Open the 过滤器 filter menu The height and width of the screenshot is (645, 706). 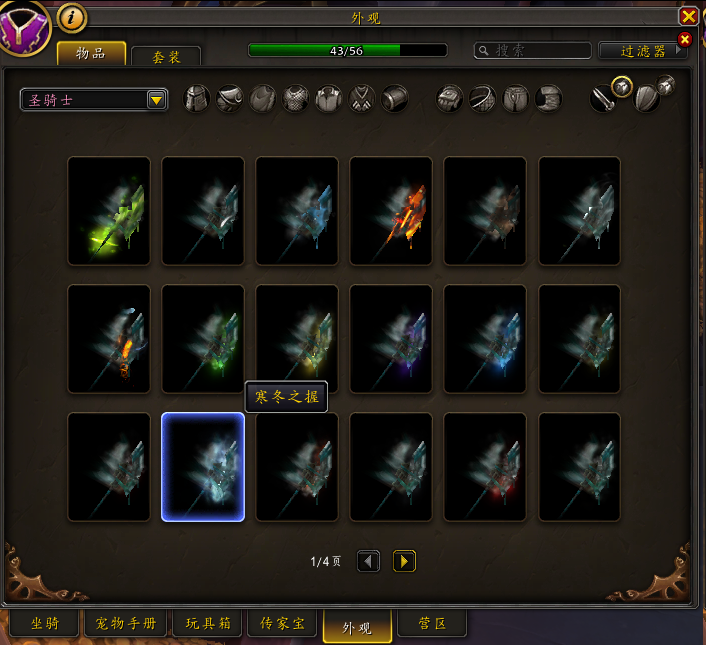click(642, 50)
